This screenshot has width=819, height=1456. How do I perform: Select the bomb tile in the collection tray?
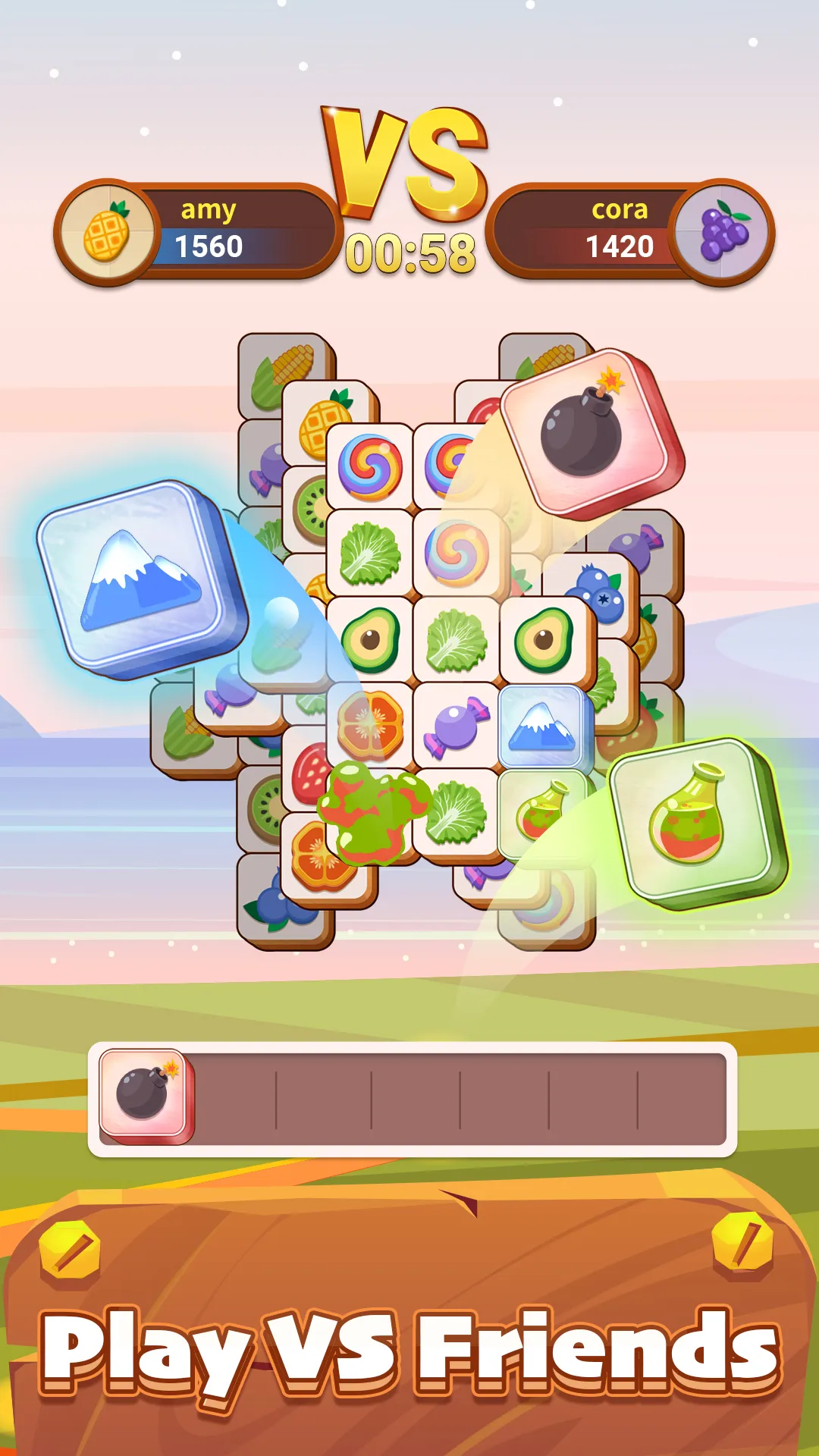(x=145, y=1094)
